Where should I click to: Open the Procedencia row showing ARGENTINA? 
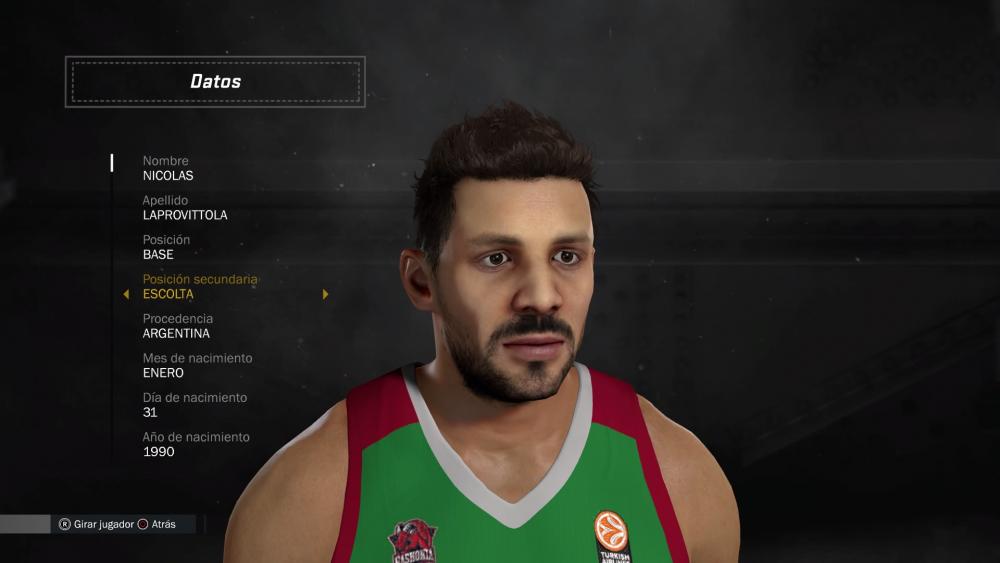[x=177, y=326]
